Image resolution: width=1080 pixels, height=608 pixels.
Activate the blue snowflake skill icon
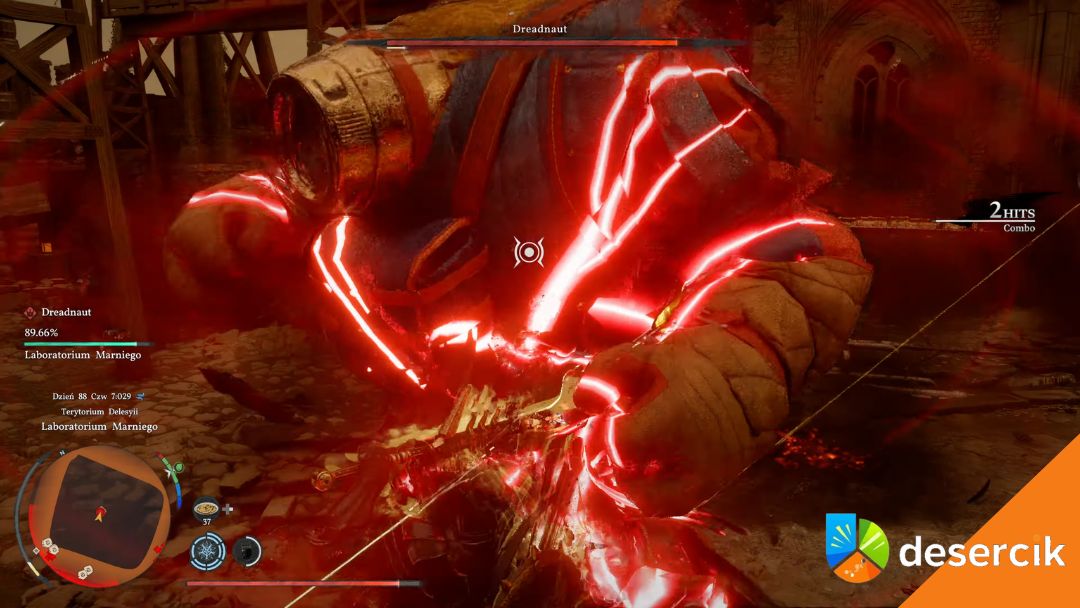pos(207,551)
